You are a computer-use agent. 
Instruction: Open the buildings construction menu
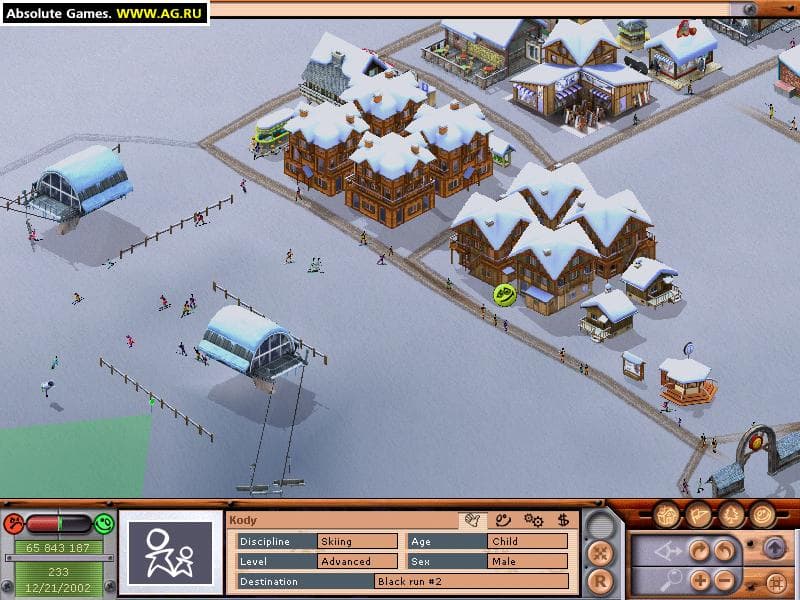pos(668,515)
